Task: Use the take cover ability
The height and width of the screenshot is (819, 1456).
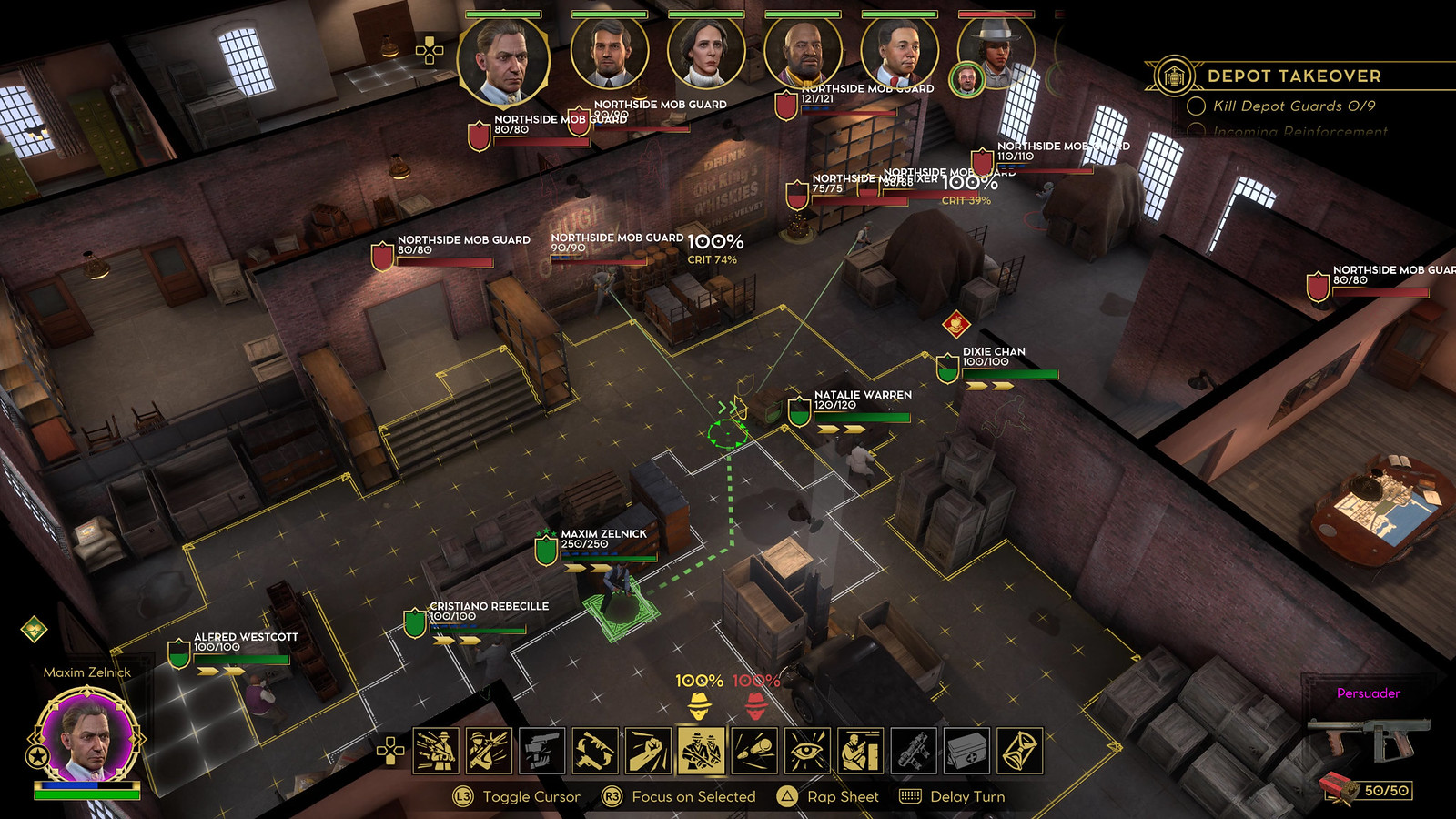Action: 860,752
